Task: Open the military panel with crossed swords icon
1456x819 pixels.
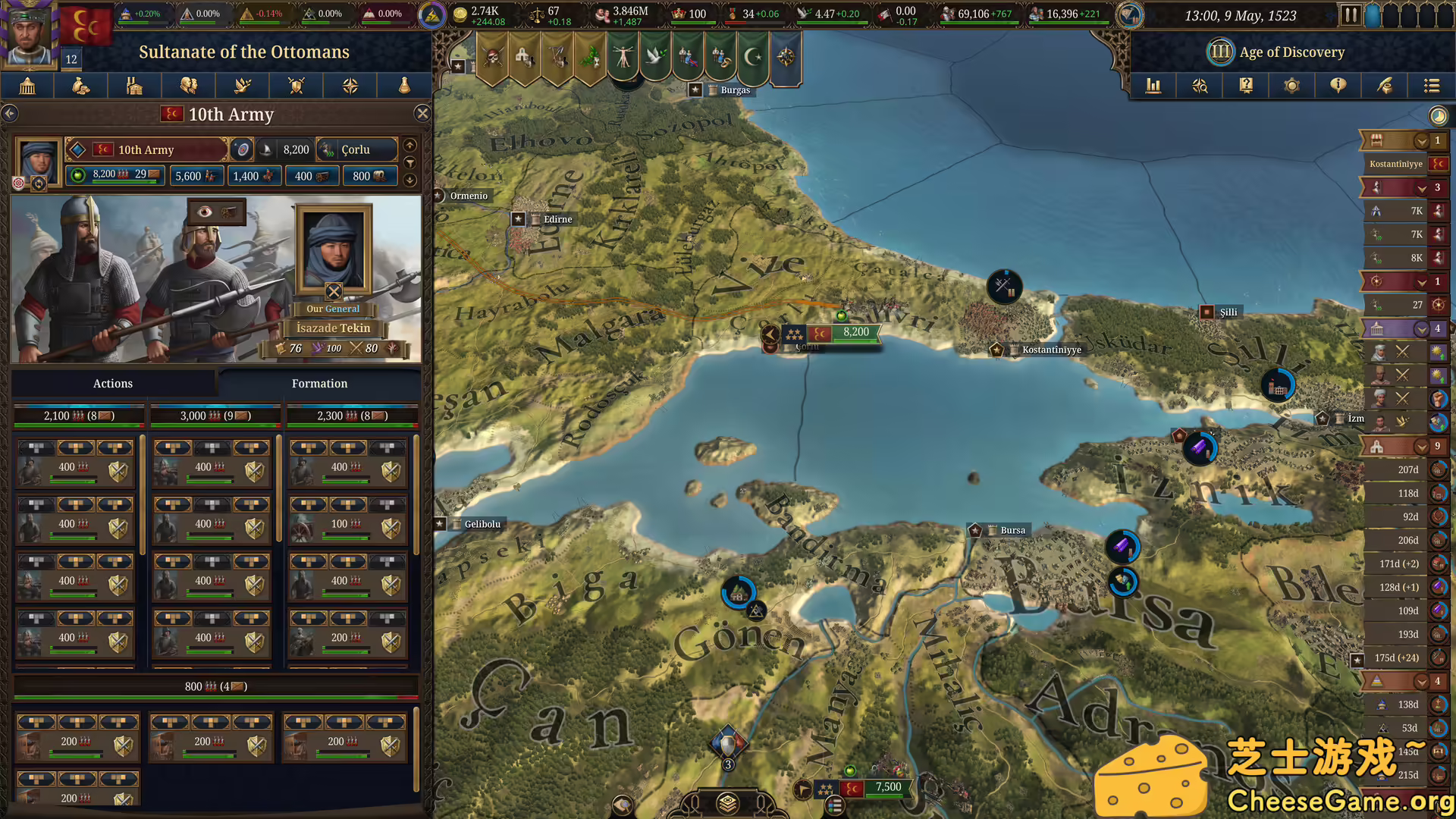Action: [x=296, y=86]
